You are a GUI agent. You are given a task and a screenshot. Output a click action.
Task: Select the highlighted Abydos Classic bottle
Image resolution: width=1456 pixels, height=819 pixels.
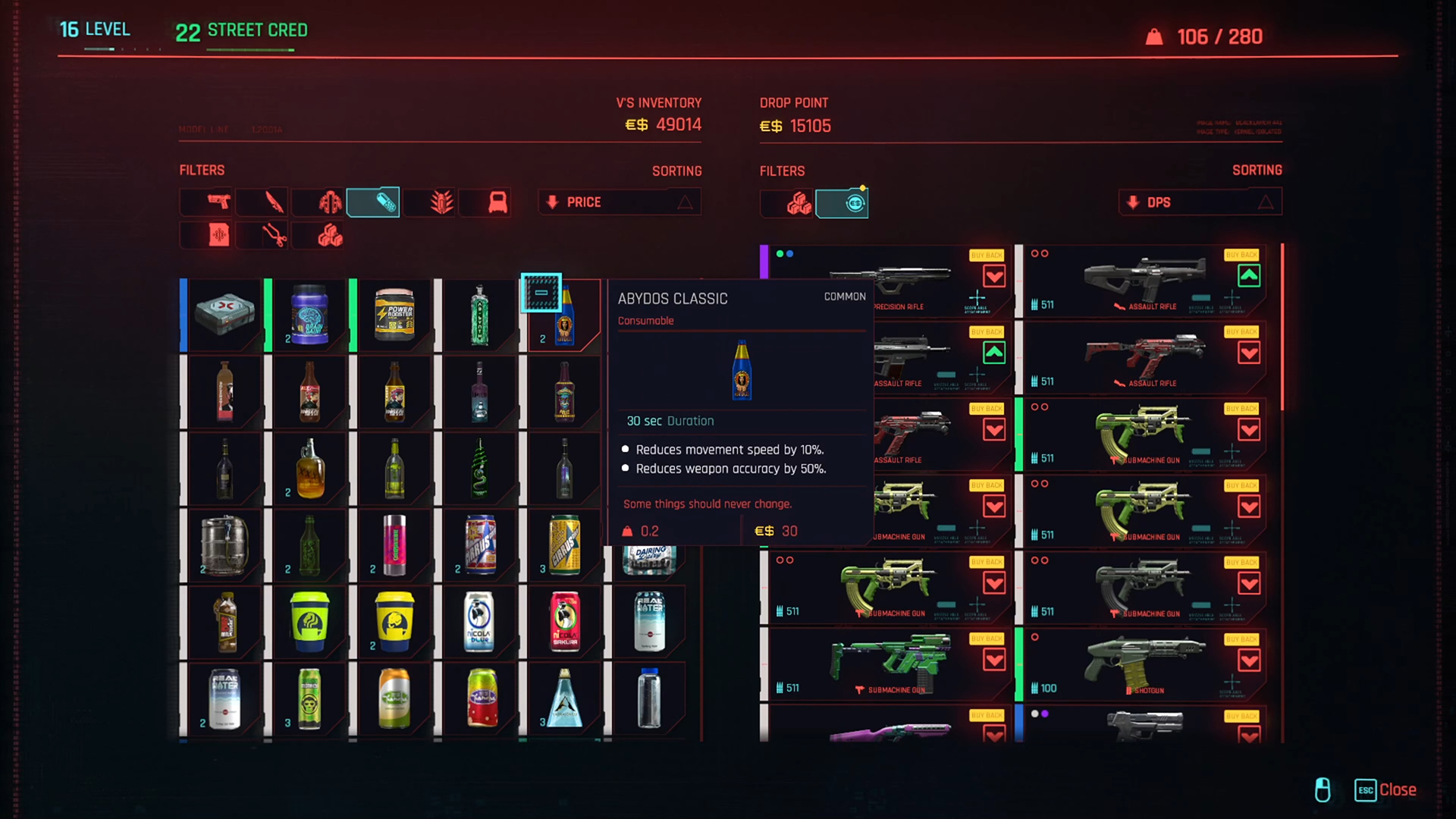tap(564, 315)
